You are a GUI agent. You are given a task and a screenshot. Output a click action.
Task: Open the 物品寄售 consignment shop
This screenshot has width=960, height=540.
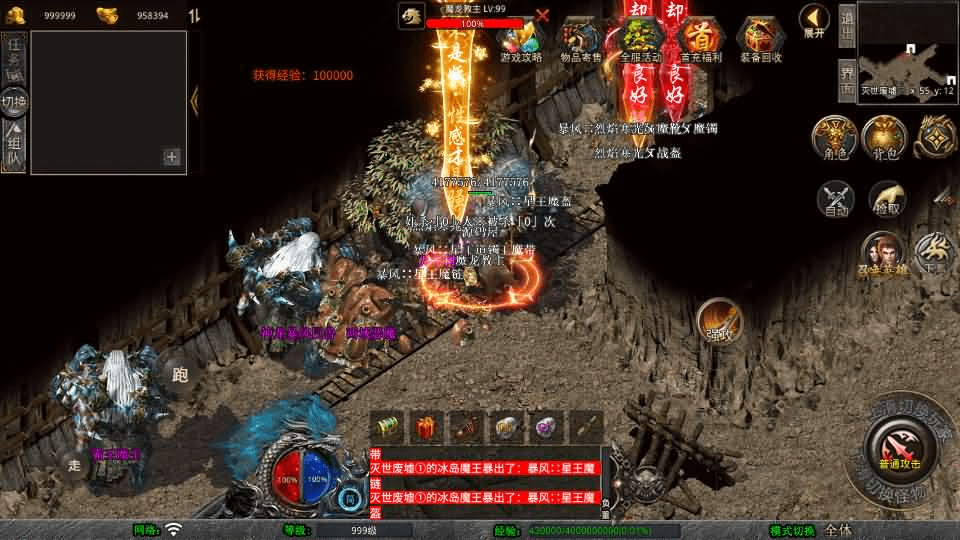click(581, 41)
